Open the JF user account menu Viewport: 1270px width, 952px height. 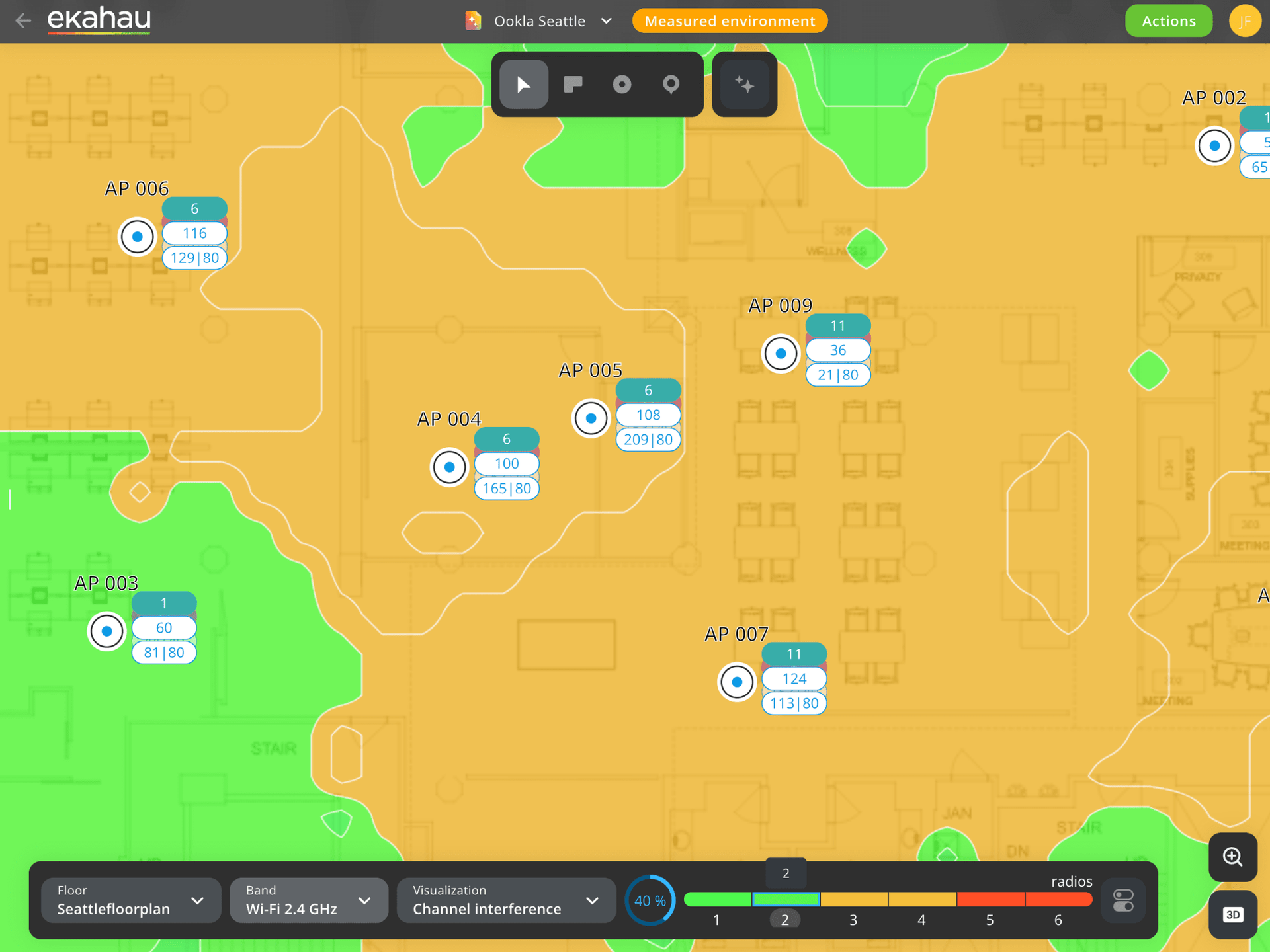(1245, 20)
